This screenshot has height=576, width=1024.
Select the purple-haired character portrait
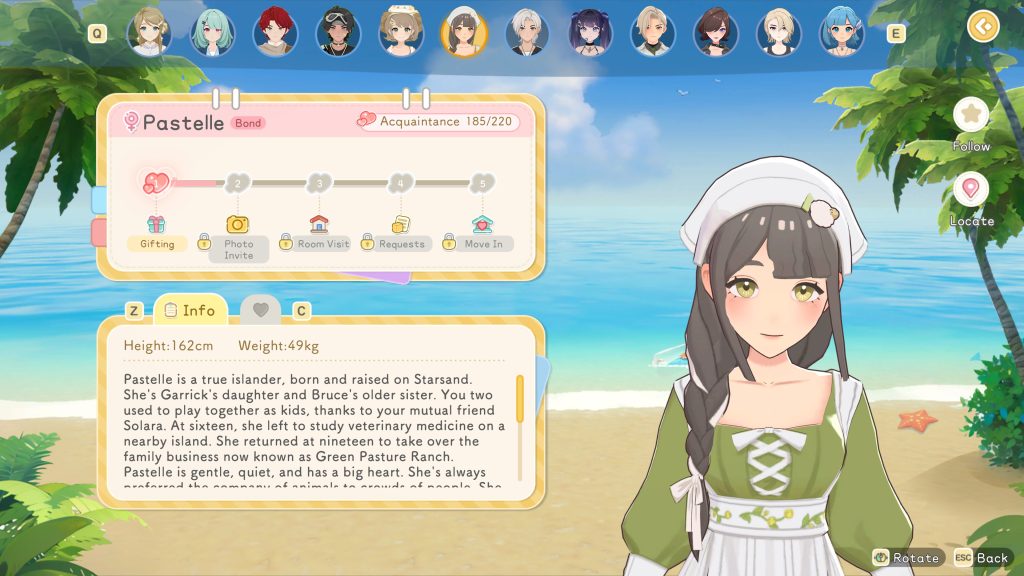589,32
